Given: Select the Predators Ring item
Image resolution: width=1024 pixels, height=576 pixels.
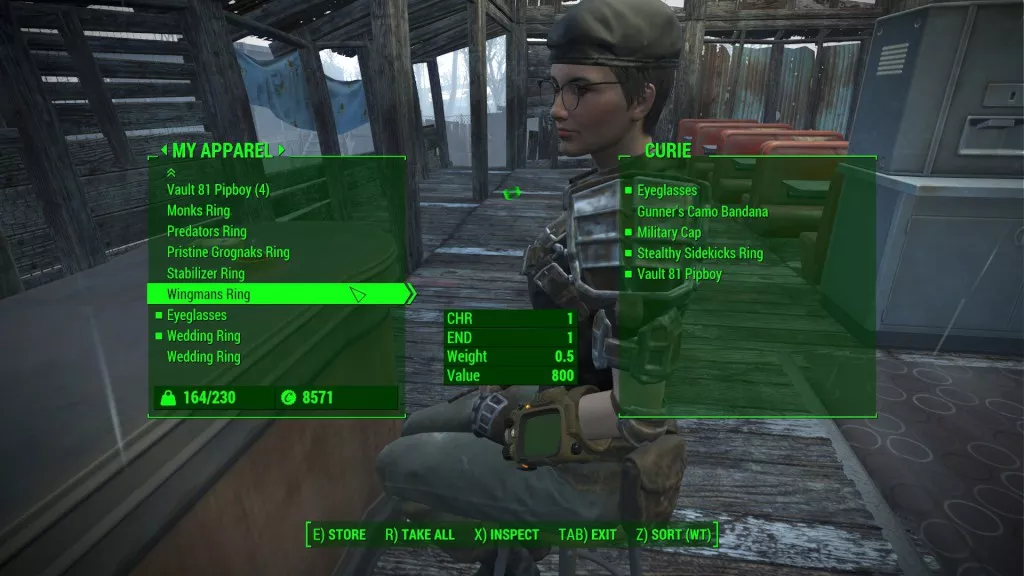Looking at the screenshot, I should coord(206,232).
